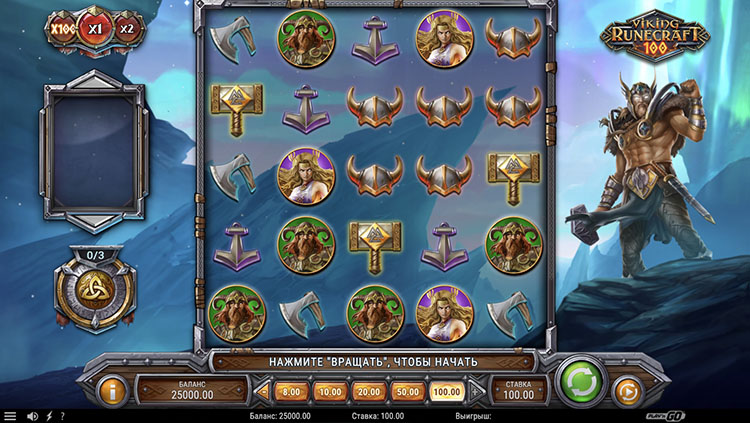
Task: Select the 100.00 bet amount
Action: (x=445, y=391)
